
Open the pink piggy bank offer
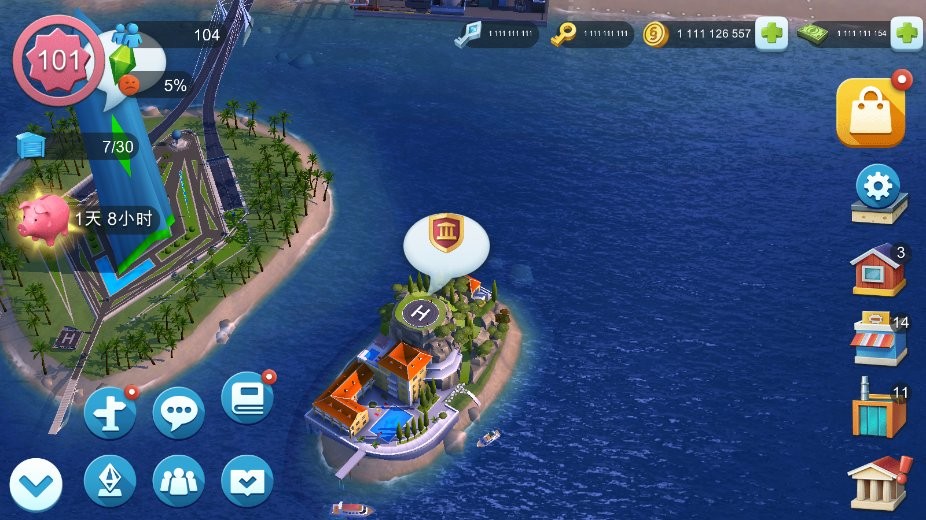[x=45, y=218]
